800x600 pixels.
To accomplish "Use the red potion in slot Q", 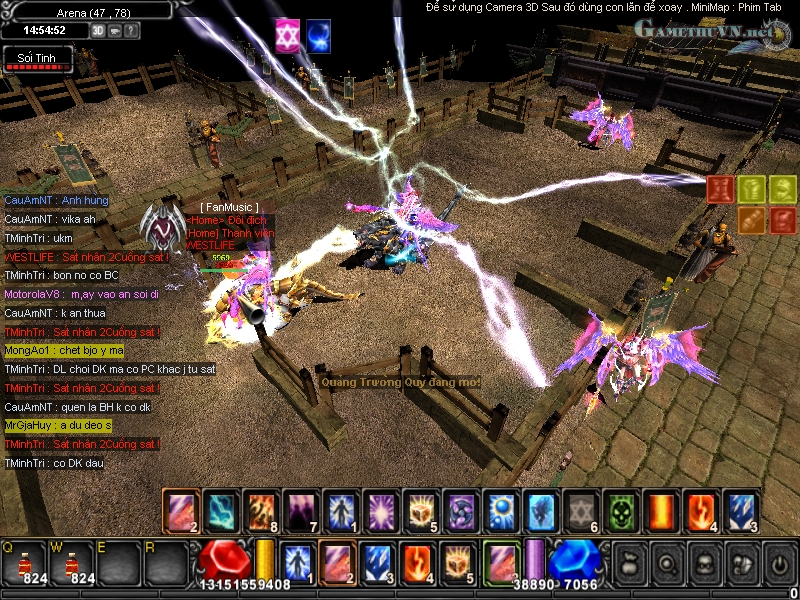I will (21, 562).
